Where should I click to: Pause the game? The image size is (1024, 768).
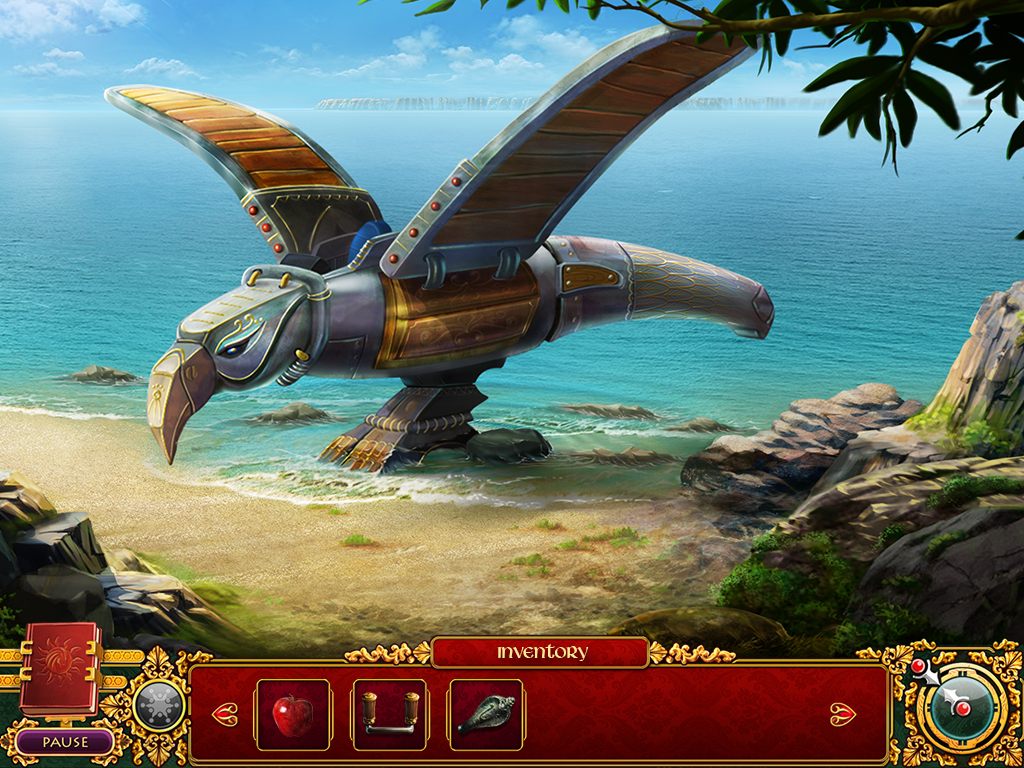[65, 742]
